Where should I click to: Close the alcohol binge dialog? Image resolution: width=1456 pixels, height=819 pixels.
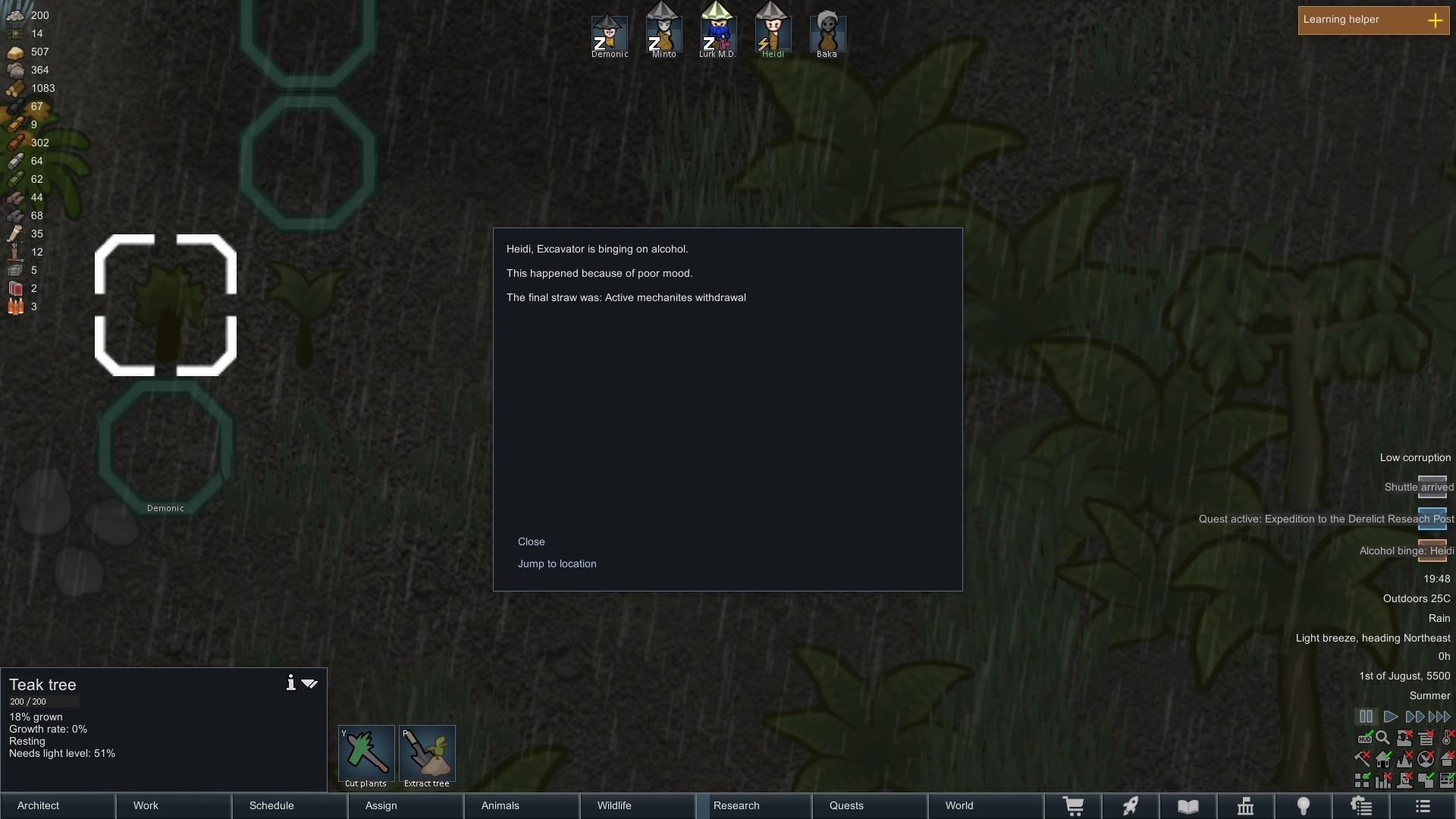tap(531, 541)
